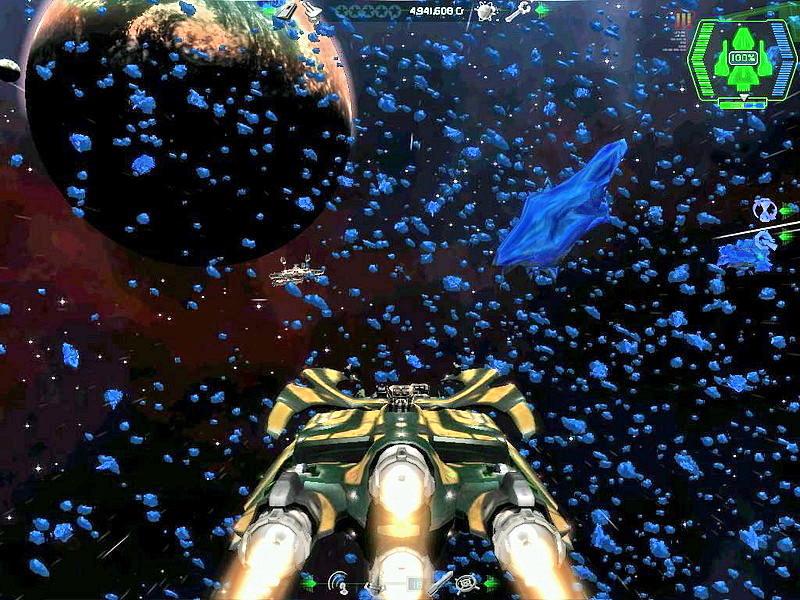Select the circular radiation target marker
Viewport: 800px width, 600px height.
point(764,209)
